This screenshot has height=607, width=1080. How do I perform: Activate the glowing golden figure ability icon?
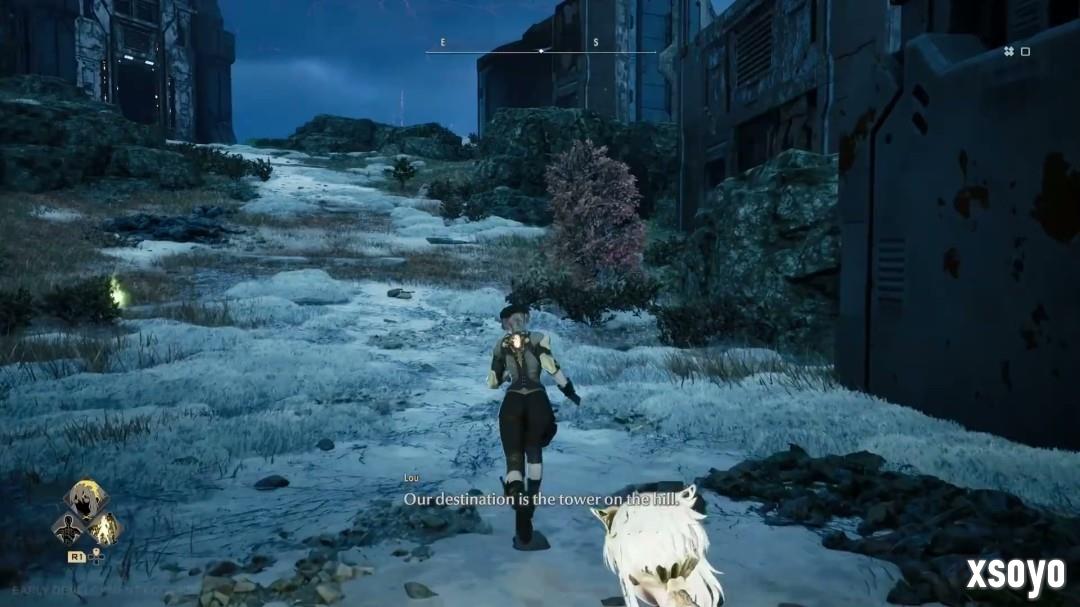point(103,528)
